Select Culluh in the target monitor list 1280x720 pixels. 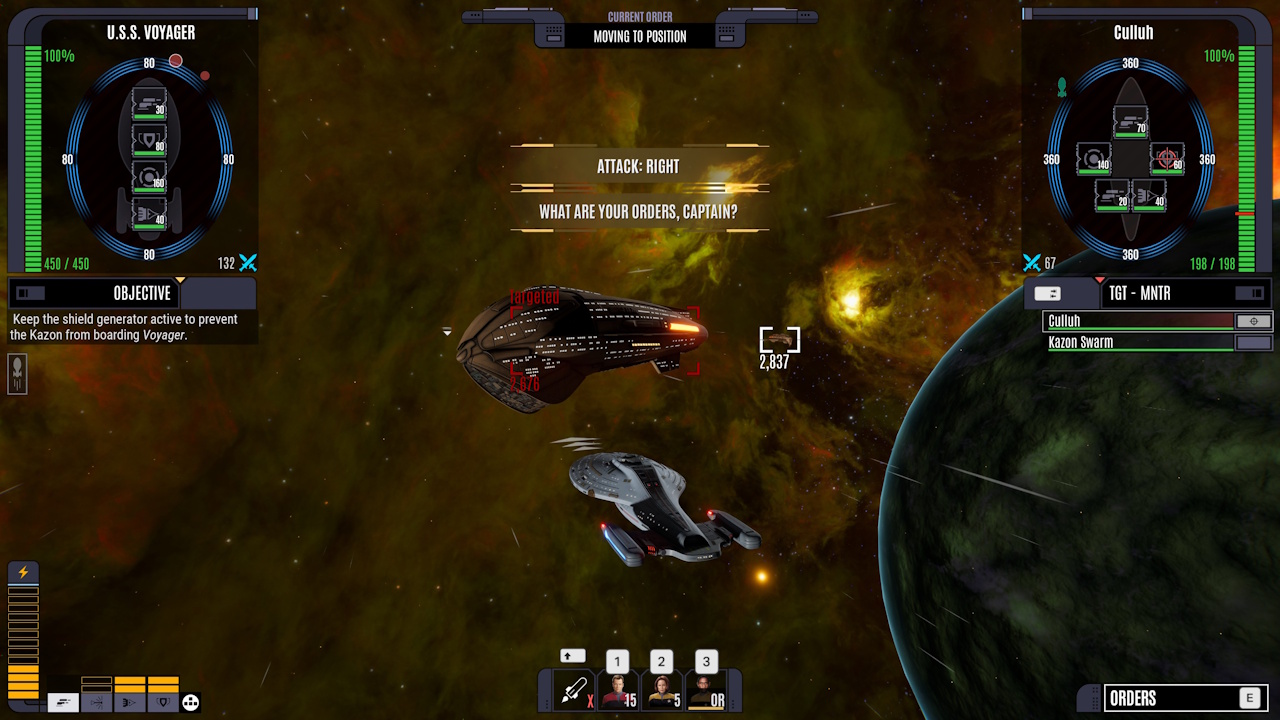click(x=1138, y=321)
